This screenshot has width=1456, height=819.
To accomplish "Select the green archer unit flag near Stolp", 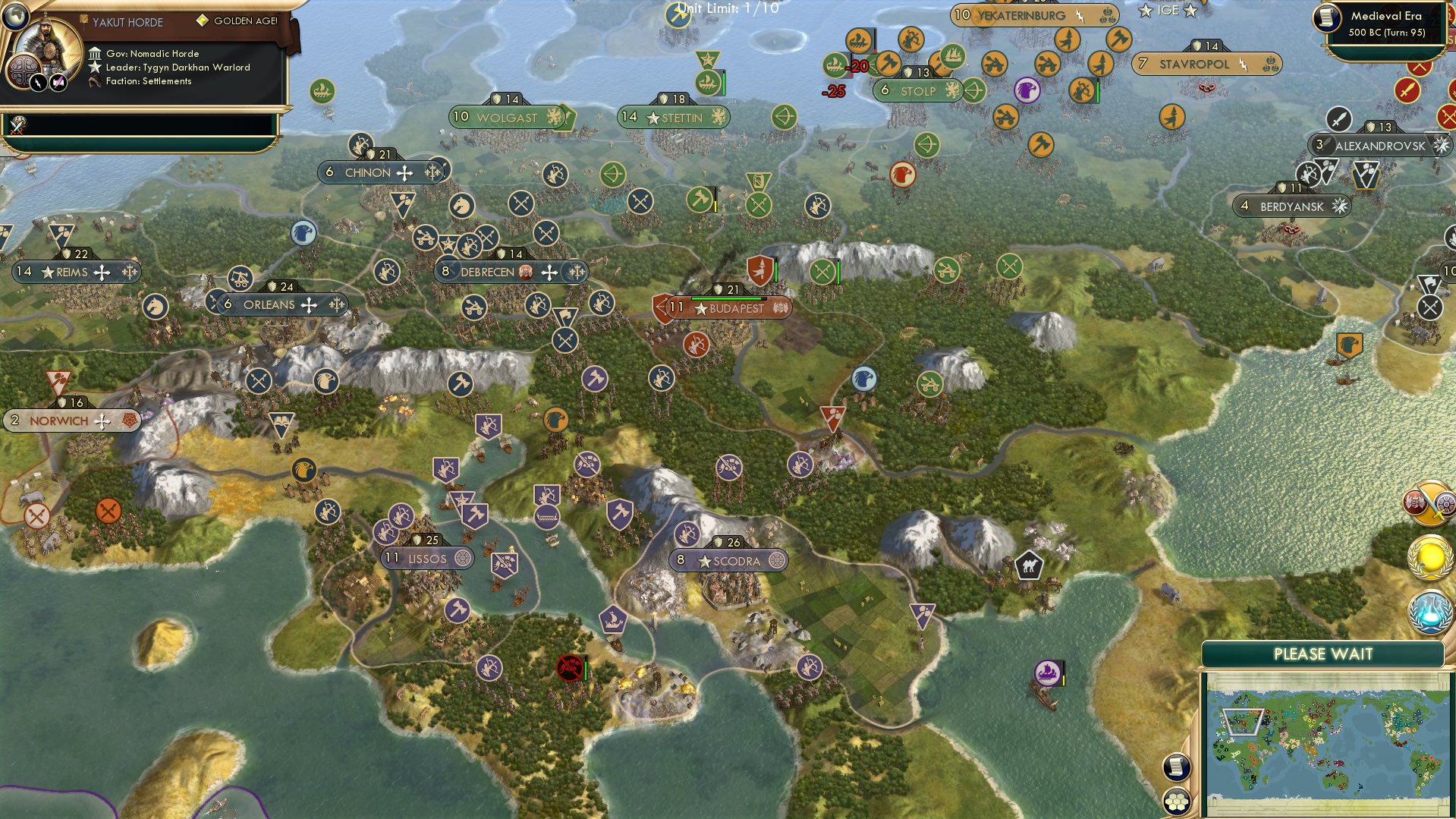I will click(973, 90).
